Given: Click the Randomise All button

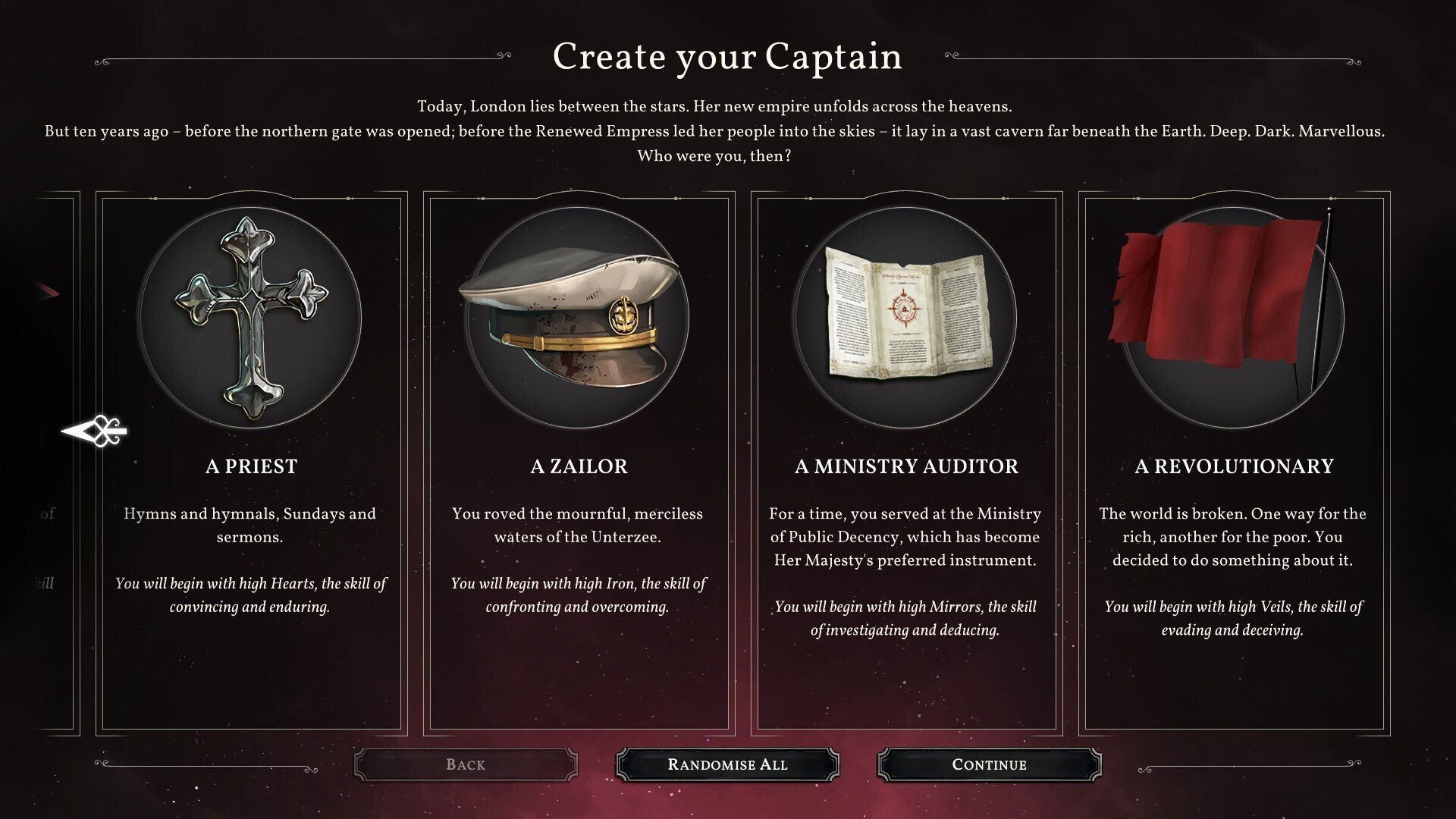Looking at the screenshot, I should point(727,764).
